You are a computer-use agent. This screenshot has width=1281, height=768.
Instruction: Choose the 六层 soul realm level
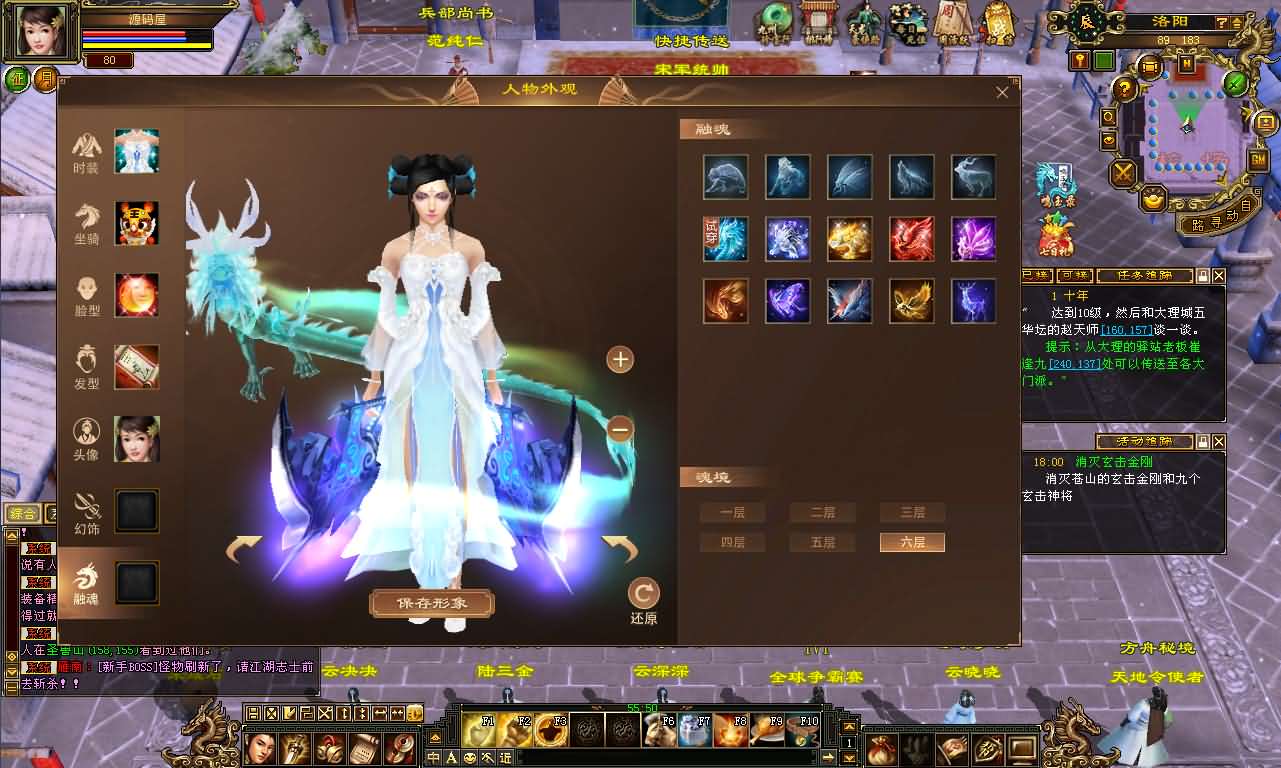click(x=911, y=542)
